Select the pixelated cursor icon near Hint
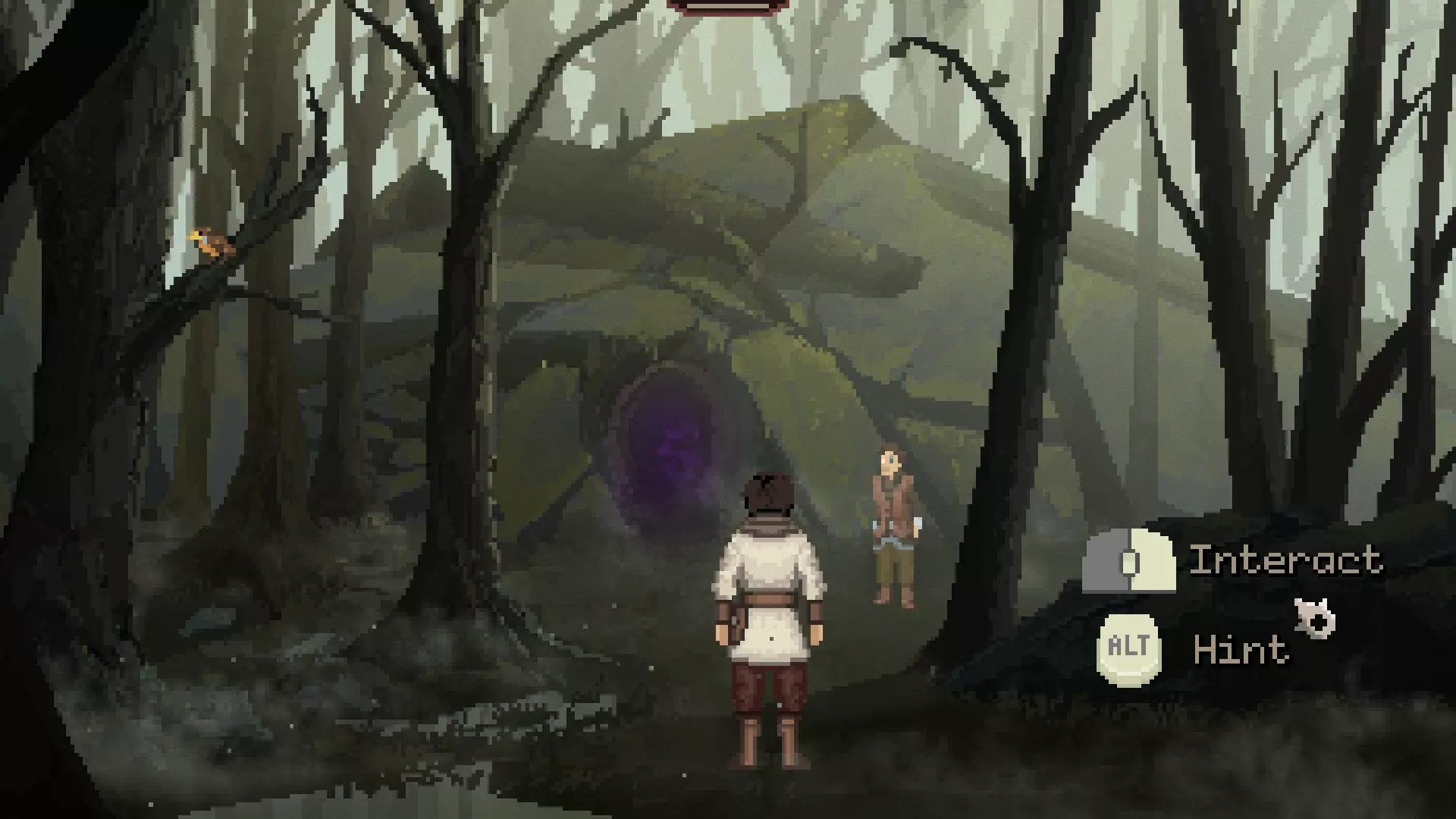 click(1316, 618)
